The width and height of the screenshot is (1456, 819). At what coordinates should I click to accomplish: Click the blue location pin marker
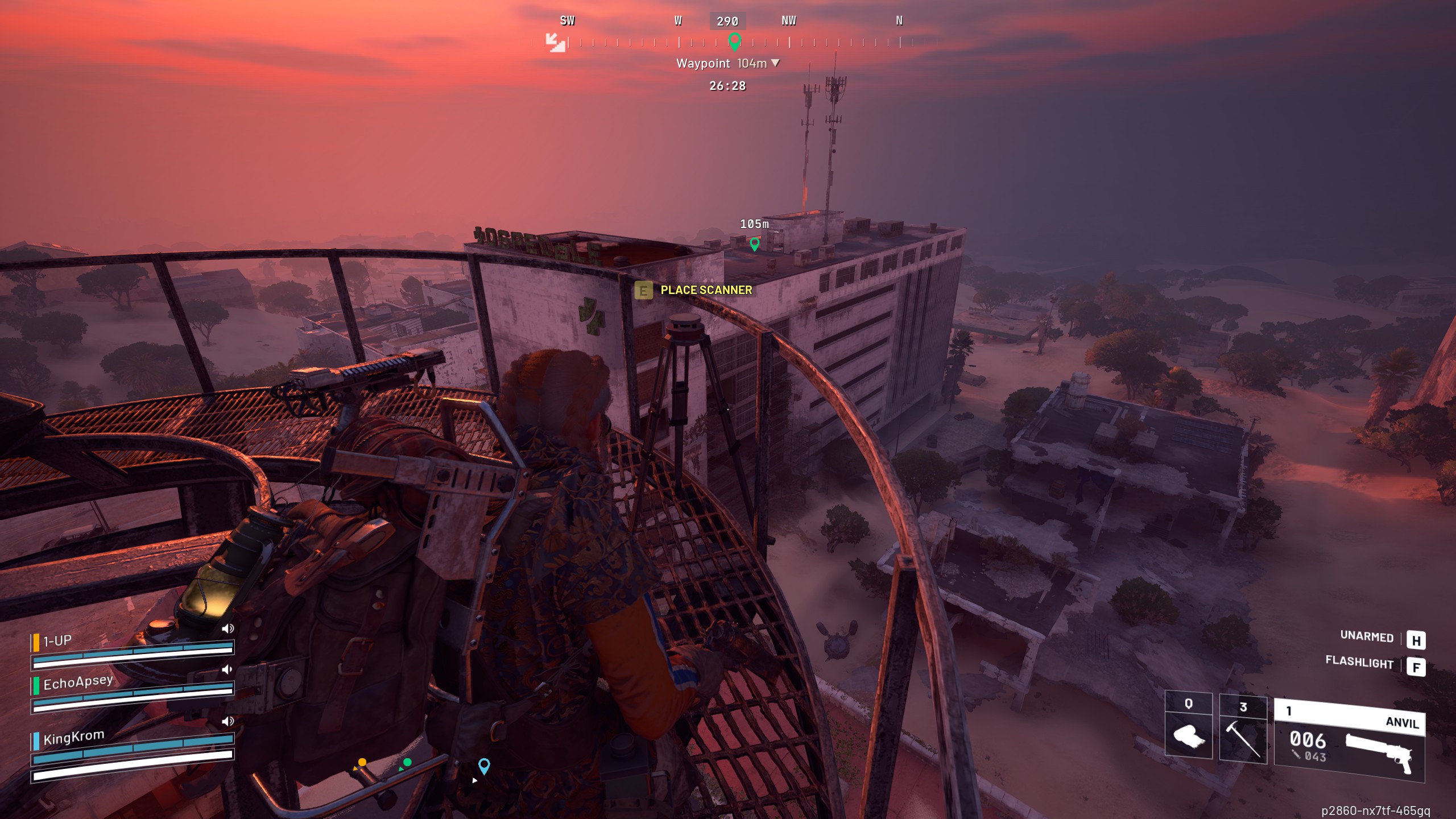(x=484, y=766)
